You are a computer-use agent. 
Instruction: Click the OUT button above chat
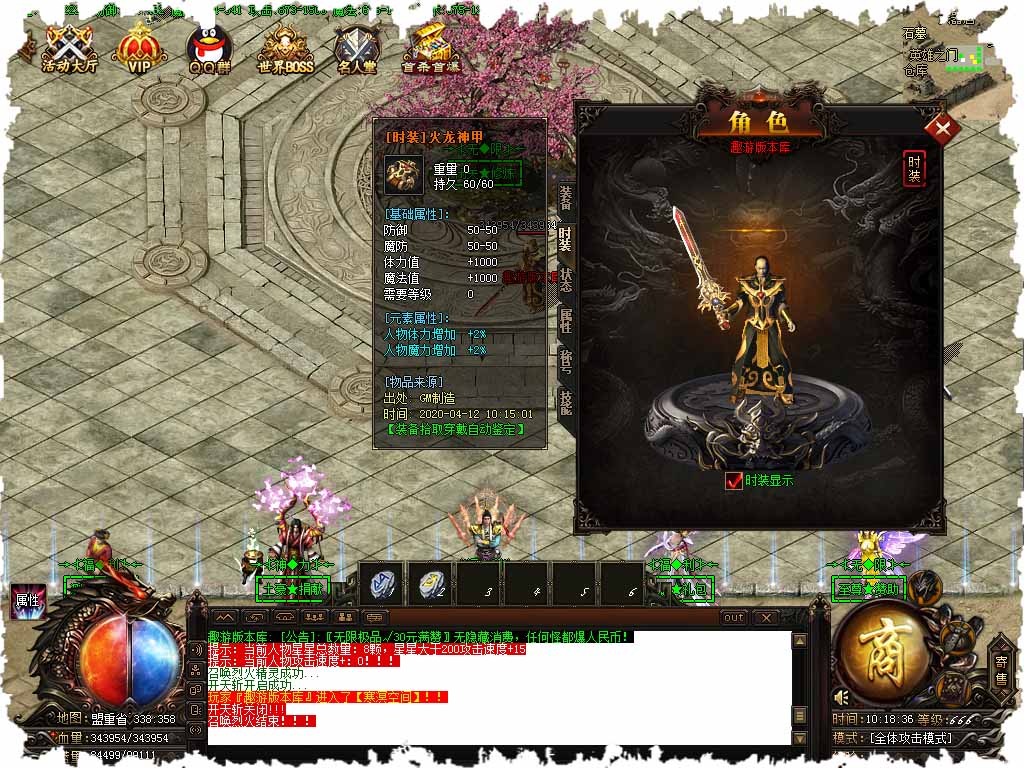(734, 618)
